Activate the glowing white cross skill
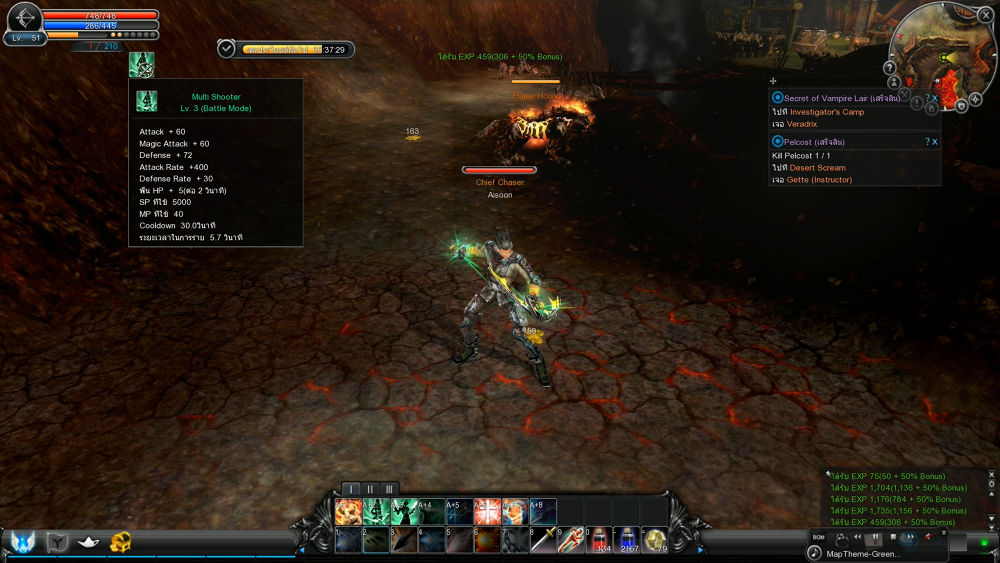Viewport: 1000px width, 563px height. (x=487, y=512)
